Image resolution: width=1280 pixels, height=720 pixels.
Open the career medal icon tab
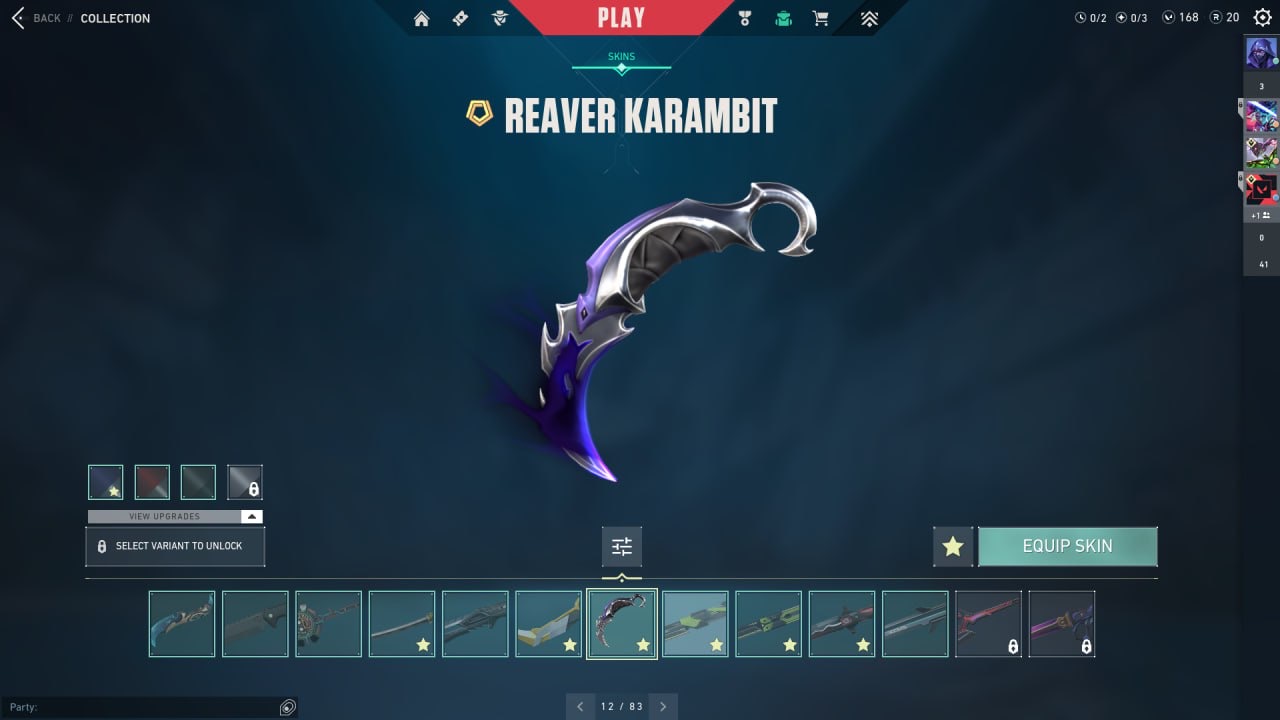tap(744, 18)
